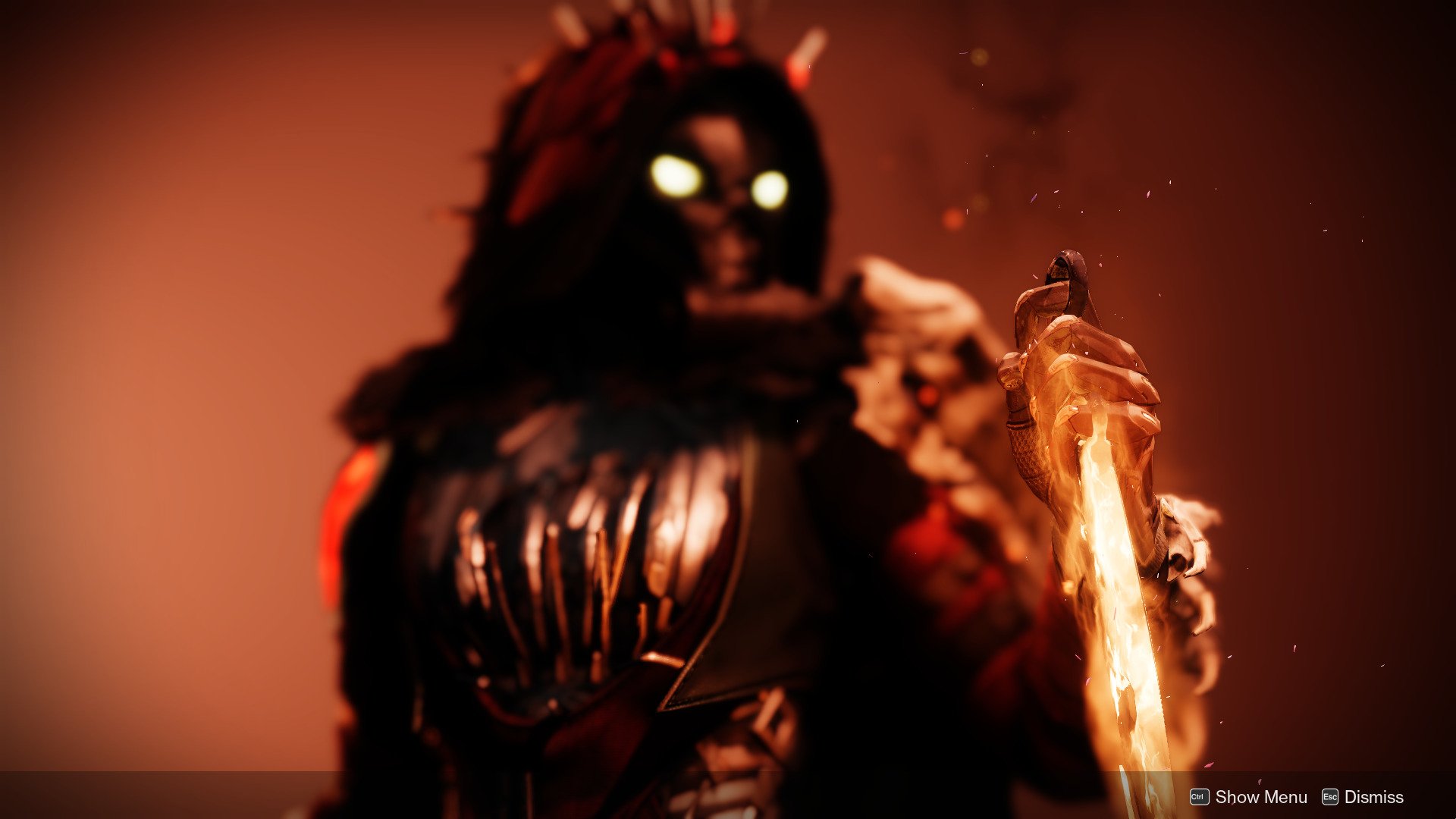Screen dimensions: 1456x819
Task: Select the Show Menu prompt group
Action: click(x=1244, y=796)
